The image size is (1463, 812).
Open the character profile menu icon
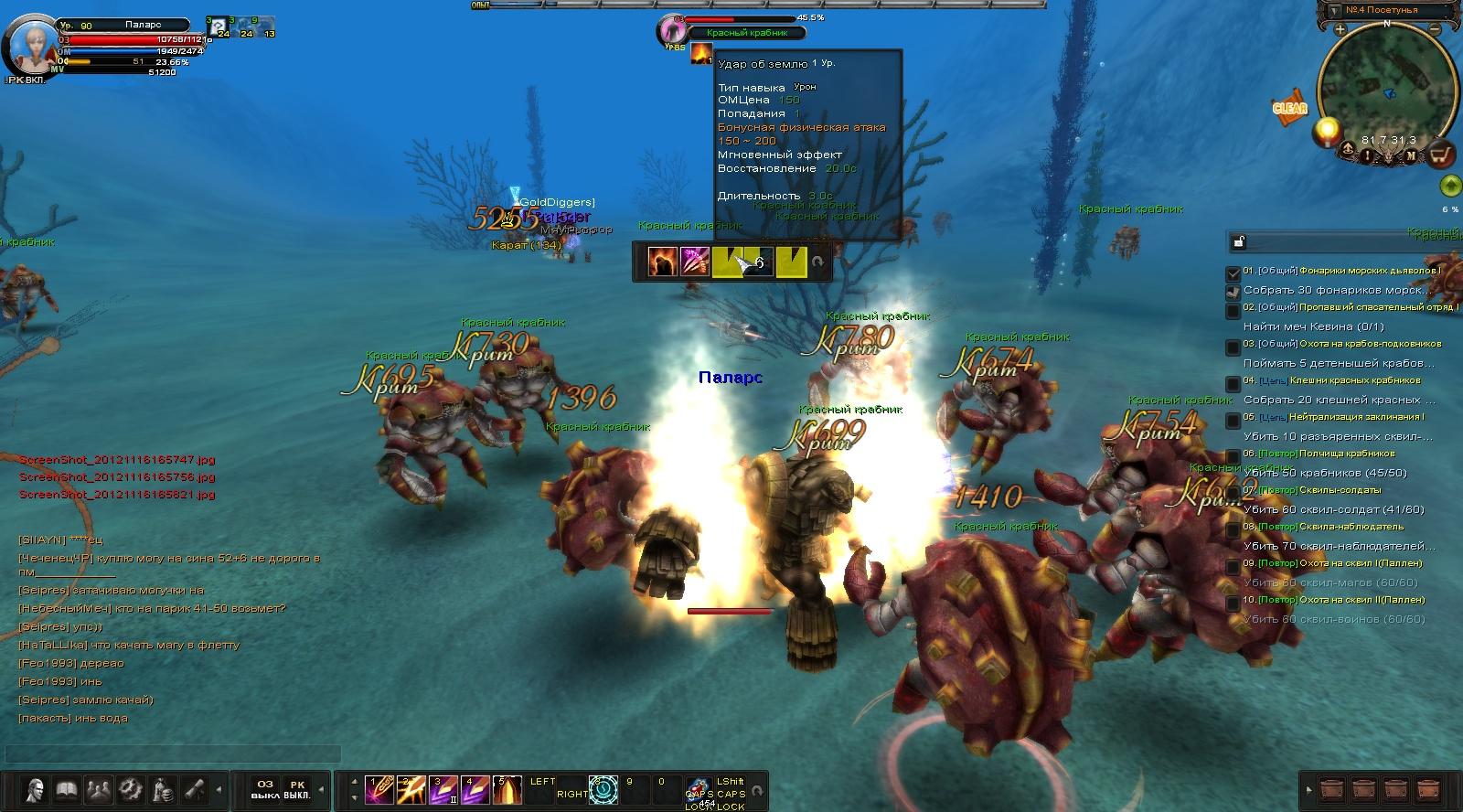(37, 788)
